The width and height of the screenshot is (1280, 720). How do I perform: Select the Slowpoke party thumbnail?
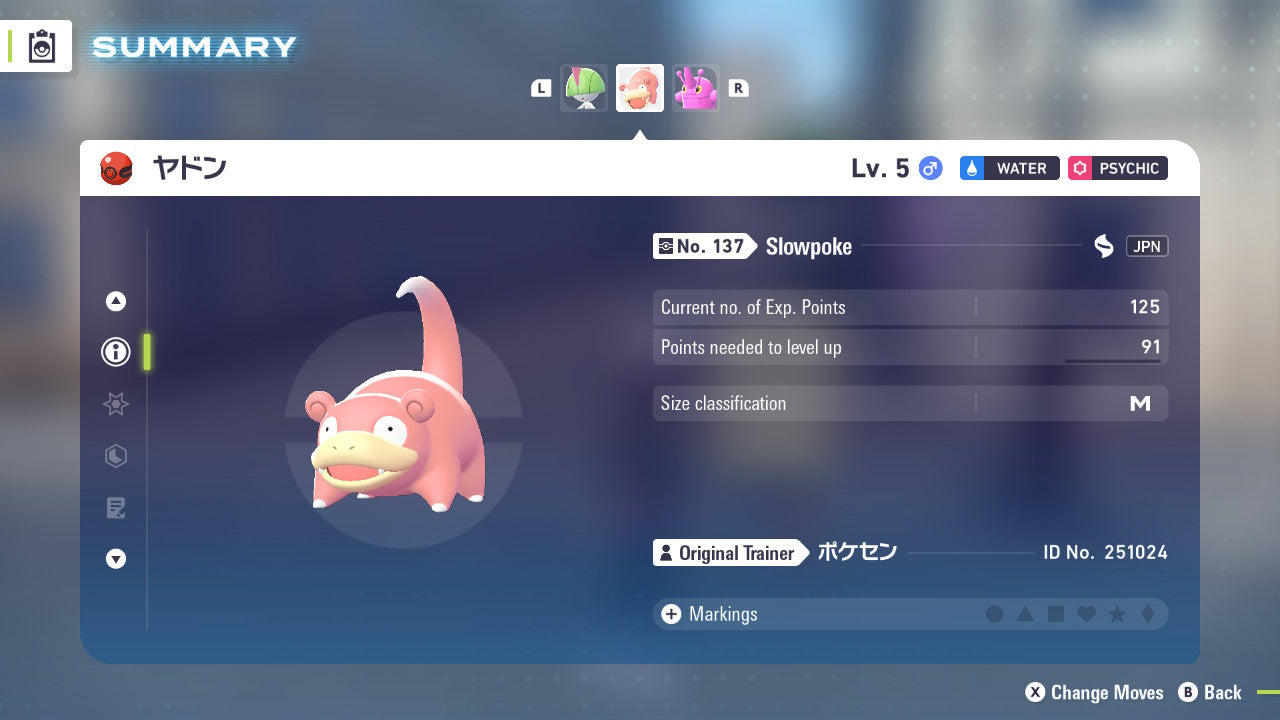click(x=639, y=88)
